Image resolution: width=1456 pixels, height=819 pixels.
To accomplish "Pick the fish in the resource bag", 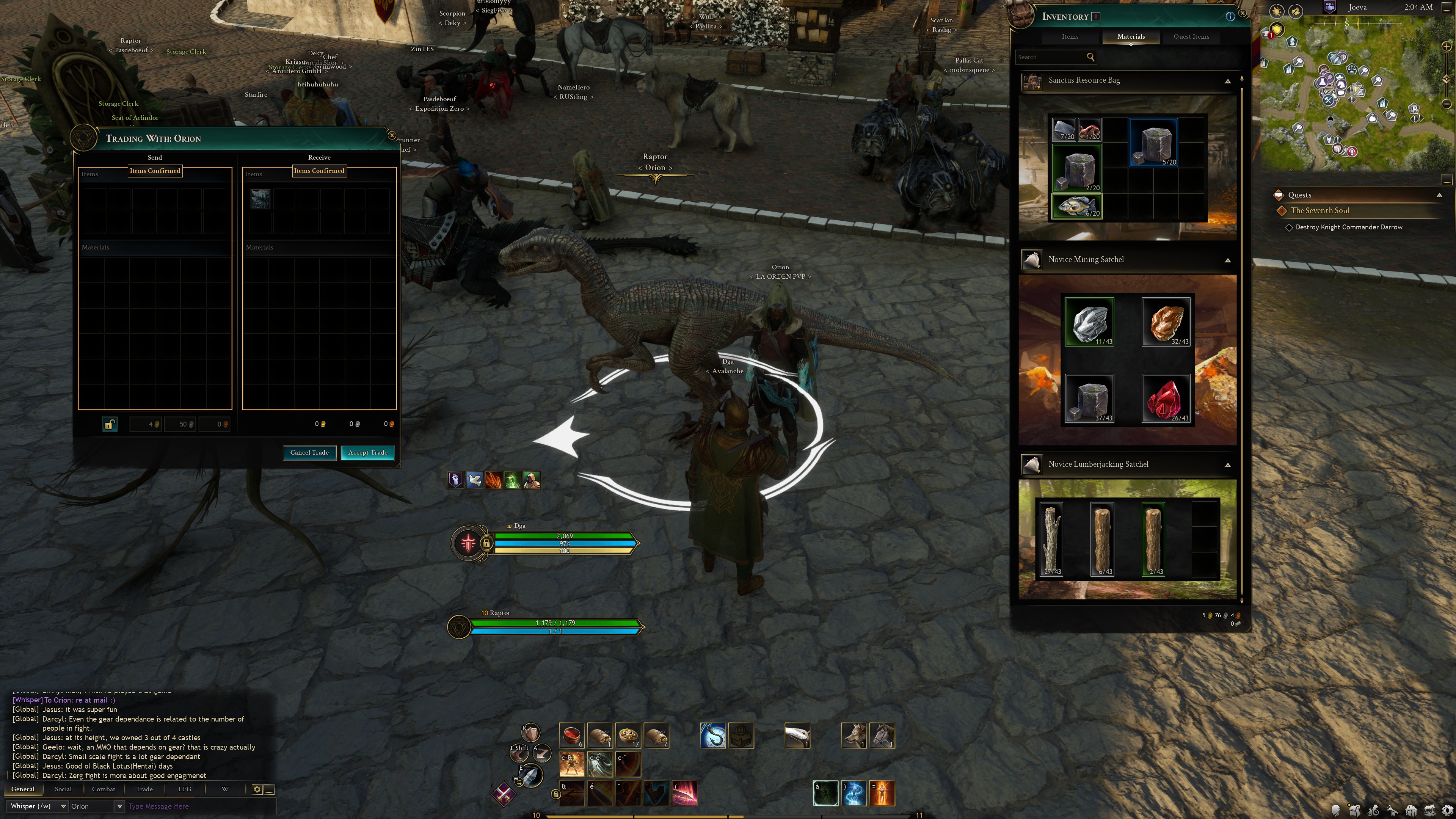I will pos(1077,206).
